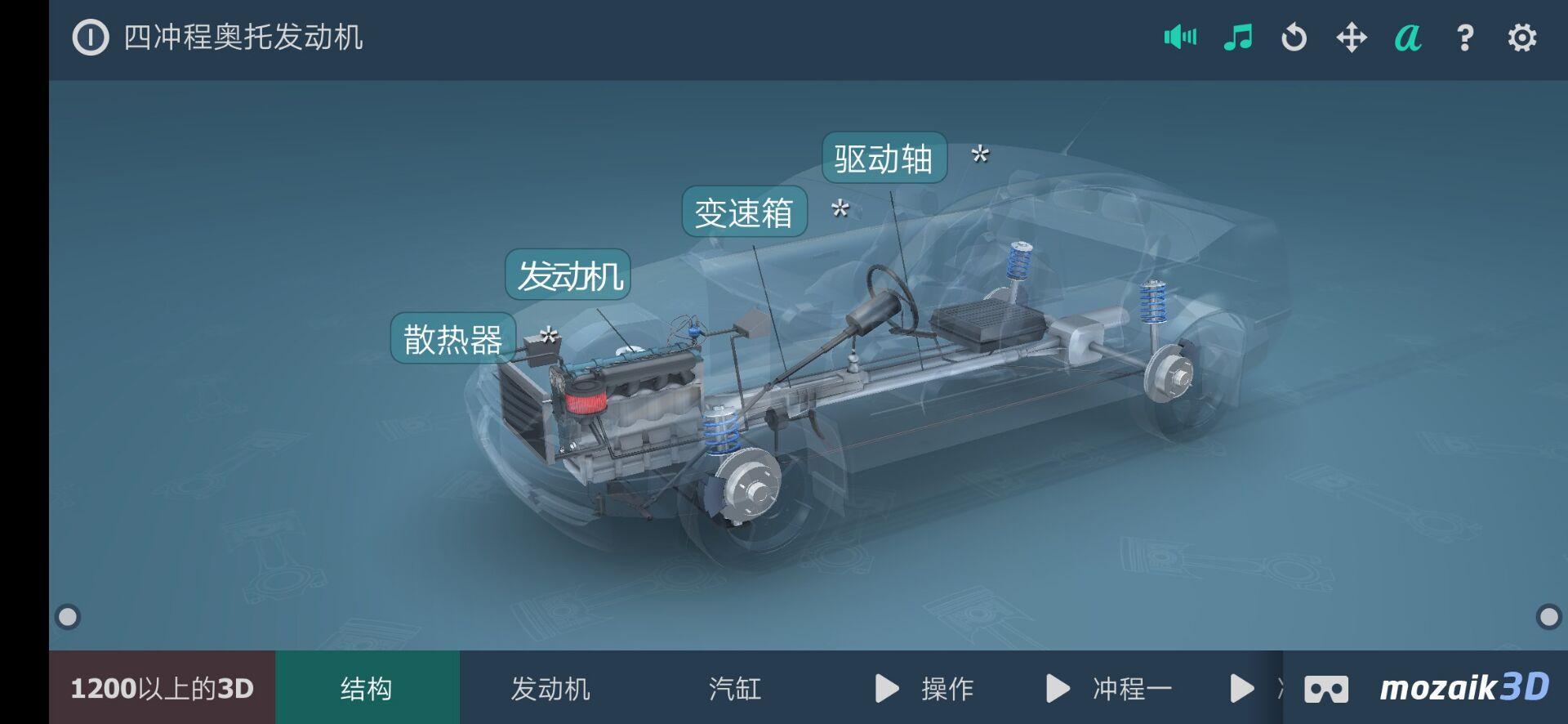Image resolution: width=1568 pixels, height=724 pixels.
Task: Mute the sound with the speaker icon
Action: (x=1181, y=38)
